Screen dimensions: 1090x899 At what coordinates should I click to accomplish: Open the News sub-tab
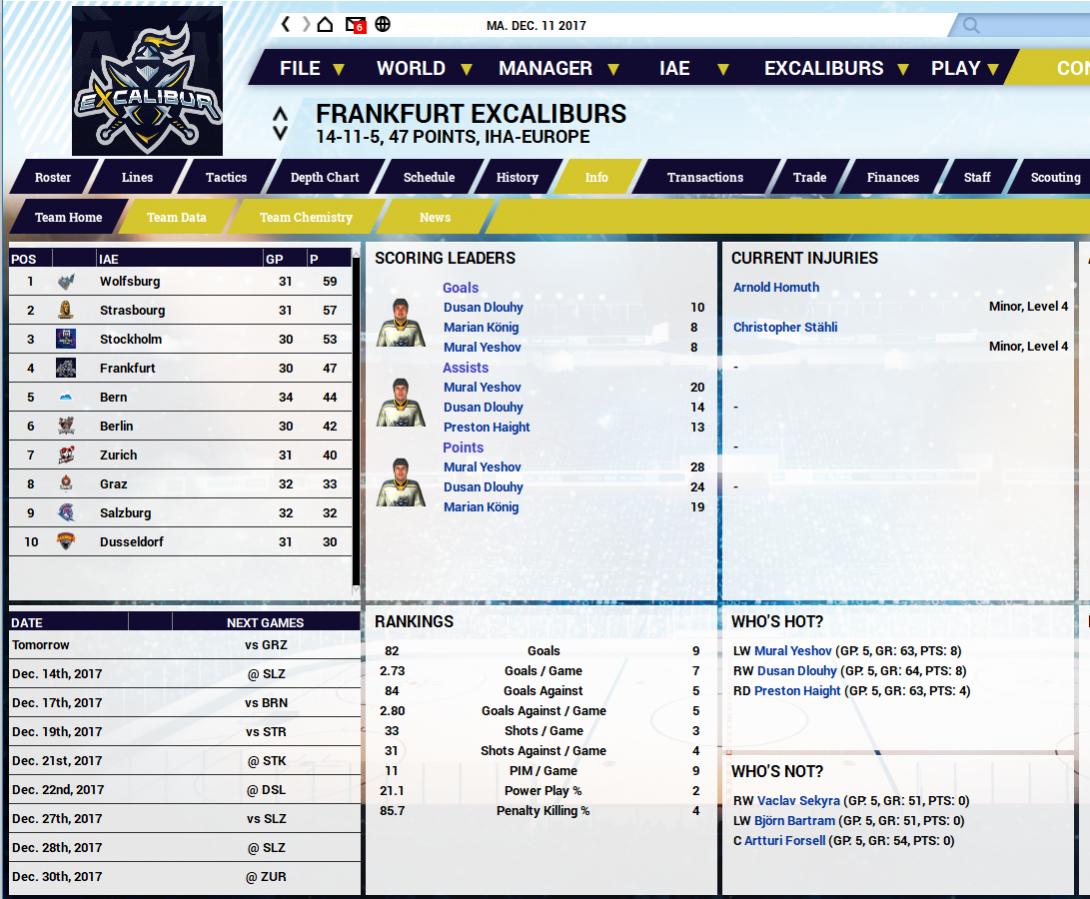pos(435,217)
